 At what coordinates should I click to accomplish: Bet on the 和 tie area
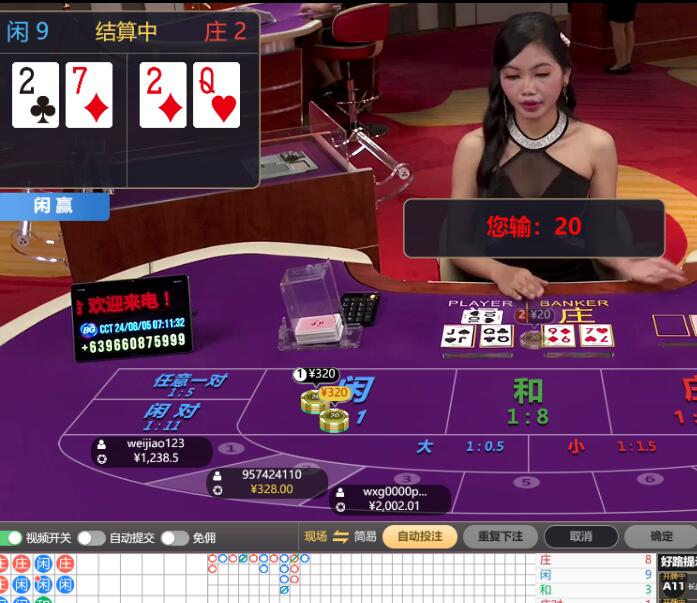pyautogui.click(x=528, y=400)
